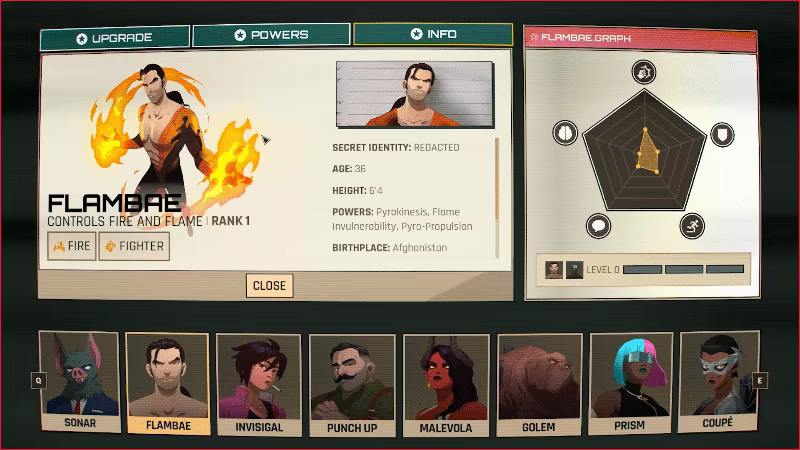Click the running figure stat icon
The image size is (800, 450).
[692, 225]
